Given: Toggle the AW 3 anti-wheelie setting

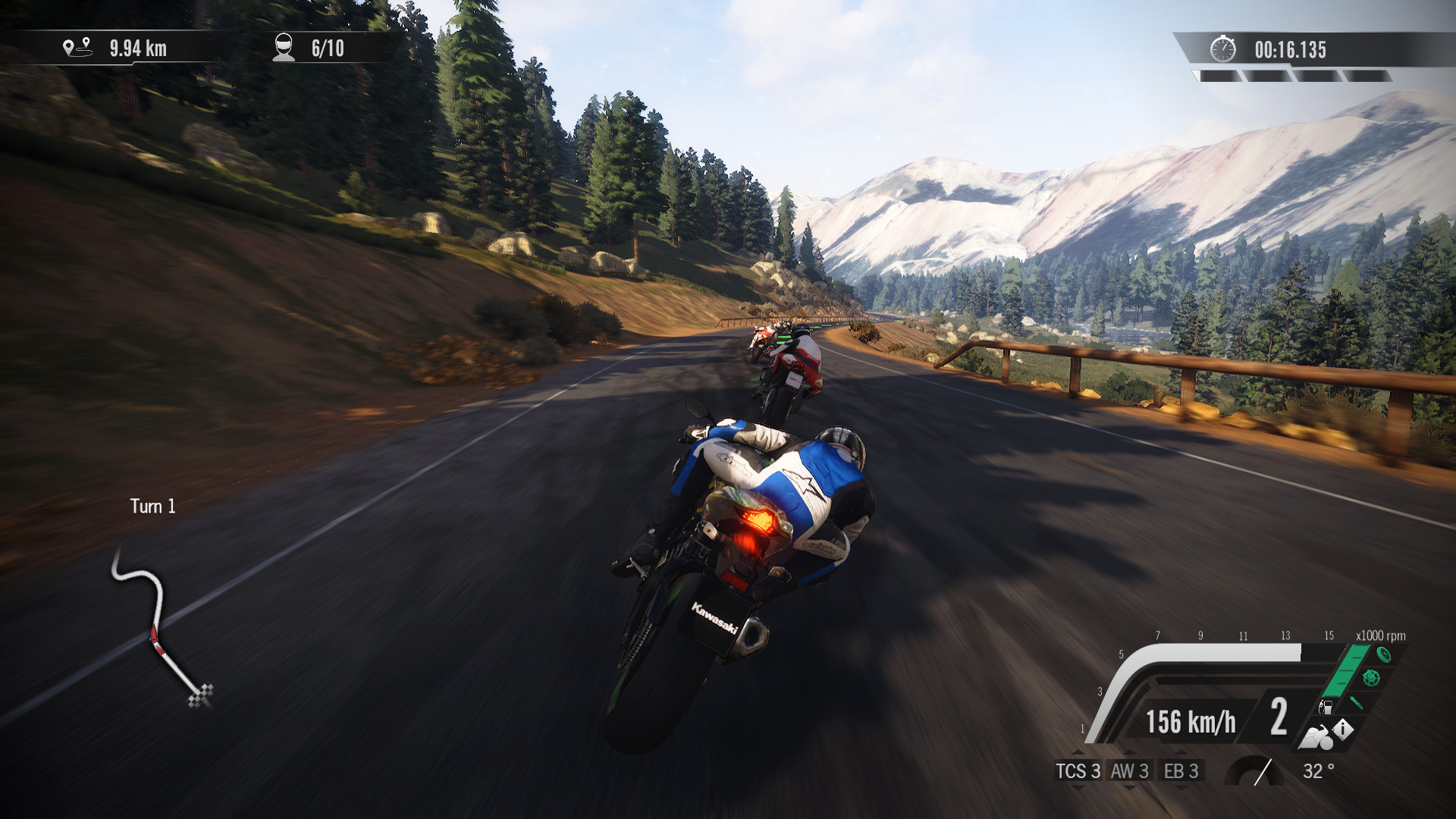Looking at the screenshot, I should 1130,771.
